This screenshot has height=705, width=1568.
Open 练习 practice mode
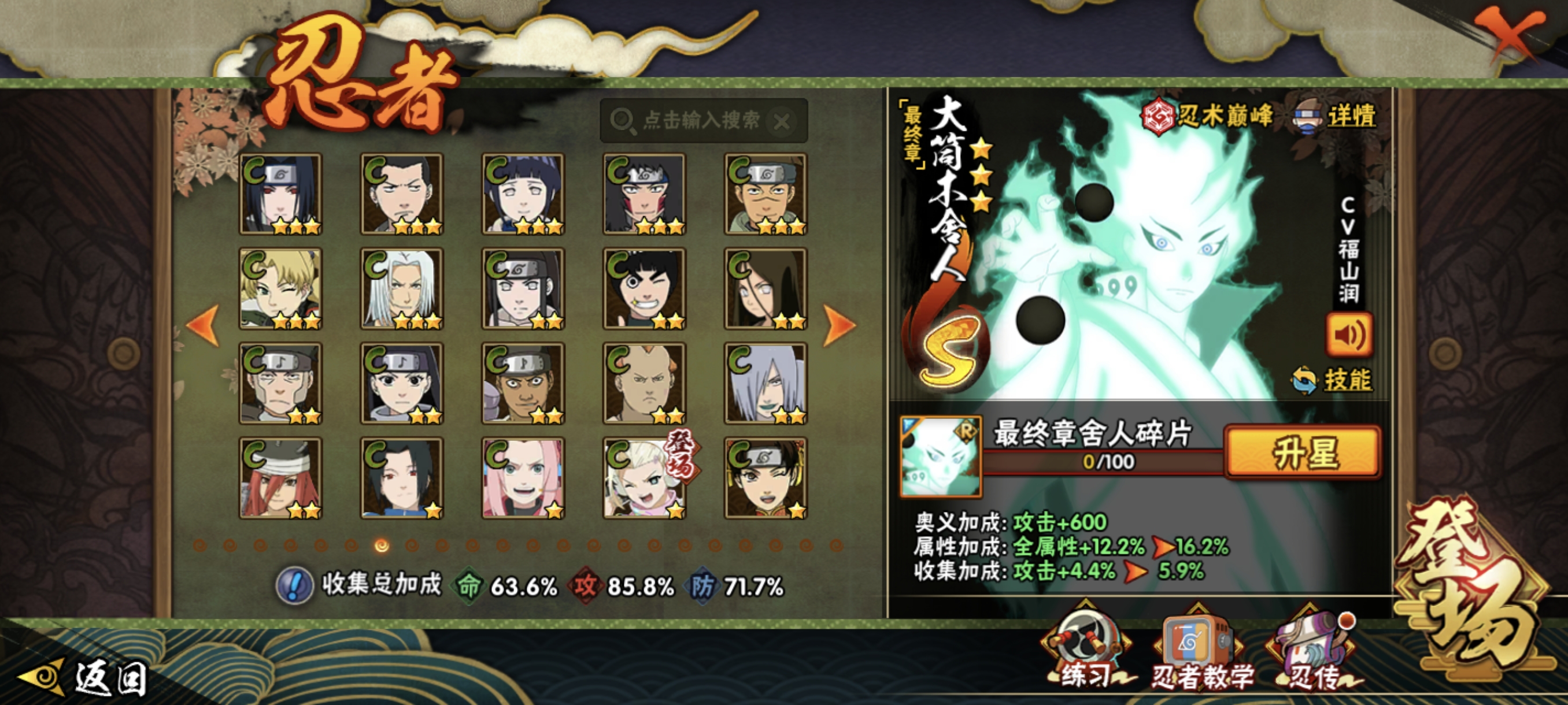coord(1085,651)
